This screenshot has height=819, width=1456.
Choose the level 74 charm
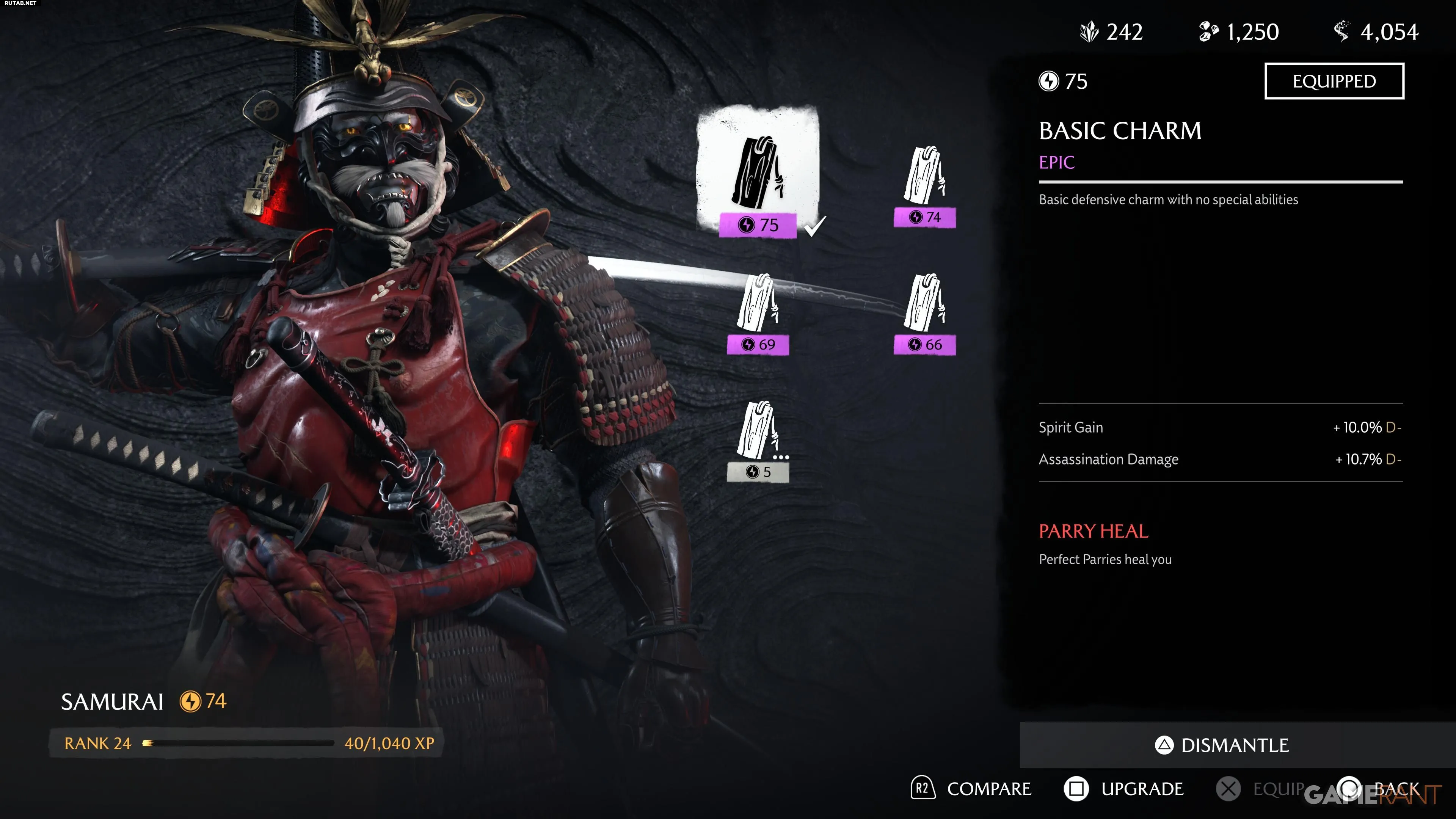click(925, 184)
